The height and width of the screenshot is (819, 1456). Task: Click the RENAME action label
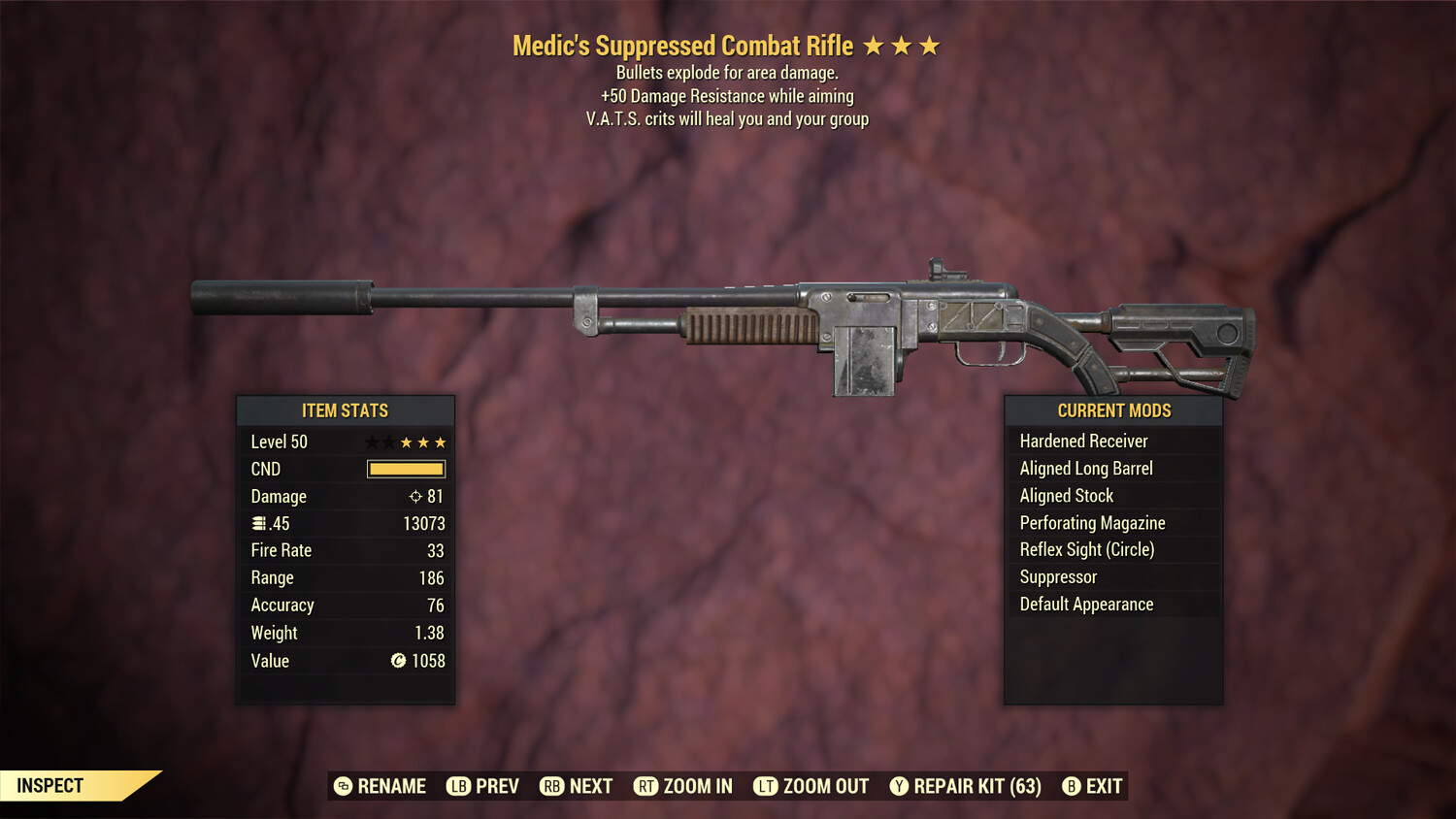[x=392, y=786]
